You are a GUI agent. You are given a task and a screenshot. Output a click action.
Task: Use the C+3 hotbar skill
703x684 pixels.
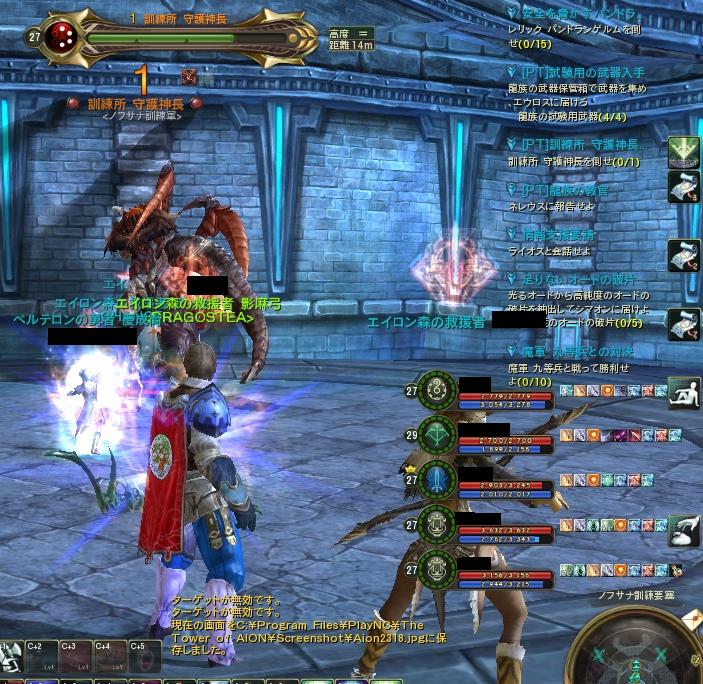(x=77, y=660)
